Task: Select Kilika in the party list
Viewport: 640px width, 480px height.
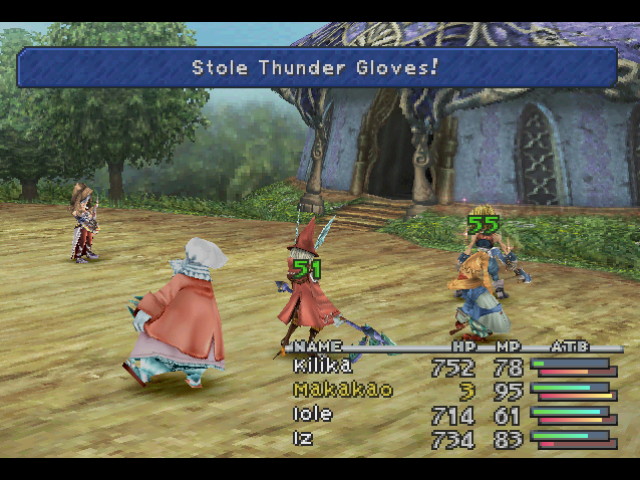Action: point(322,366)
